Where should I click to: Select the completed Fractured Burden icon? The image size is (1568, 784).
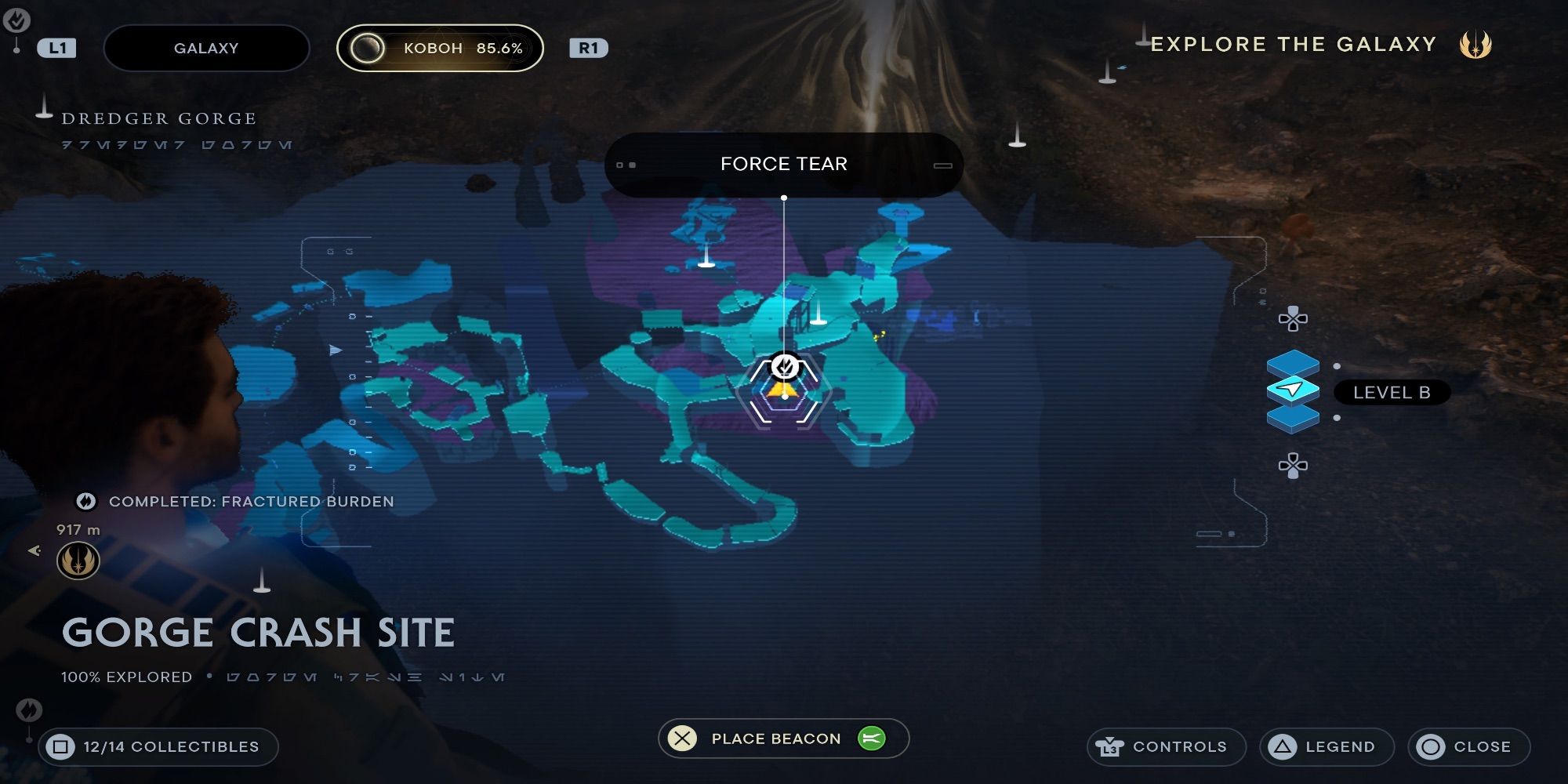click(86, 502)
